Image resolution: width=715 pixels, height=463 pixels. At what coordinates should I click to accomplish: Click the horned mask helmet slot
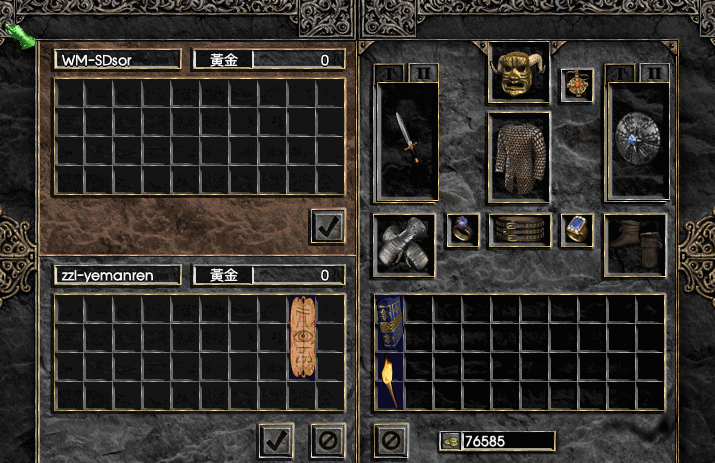519,73
